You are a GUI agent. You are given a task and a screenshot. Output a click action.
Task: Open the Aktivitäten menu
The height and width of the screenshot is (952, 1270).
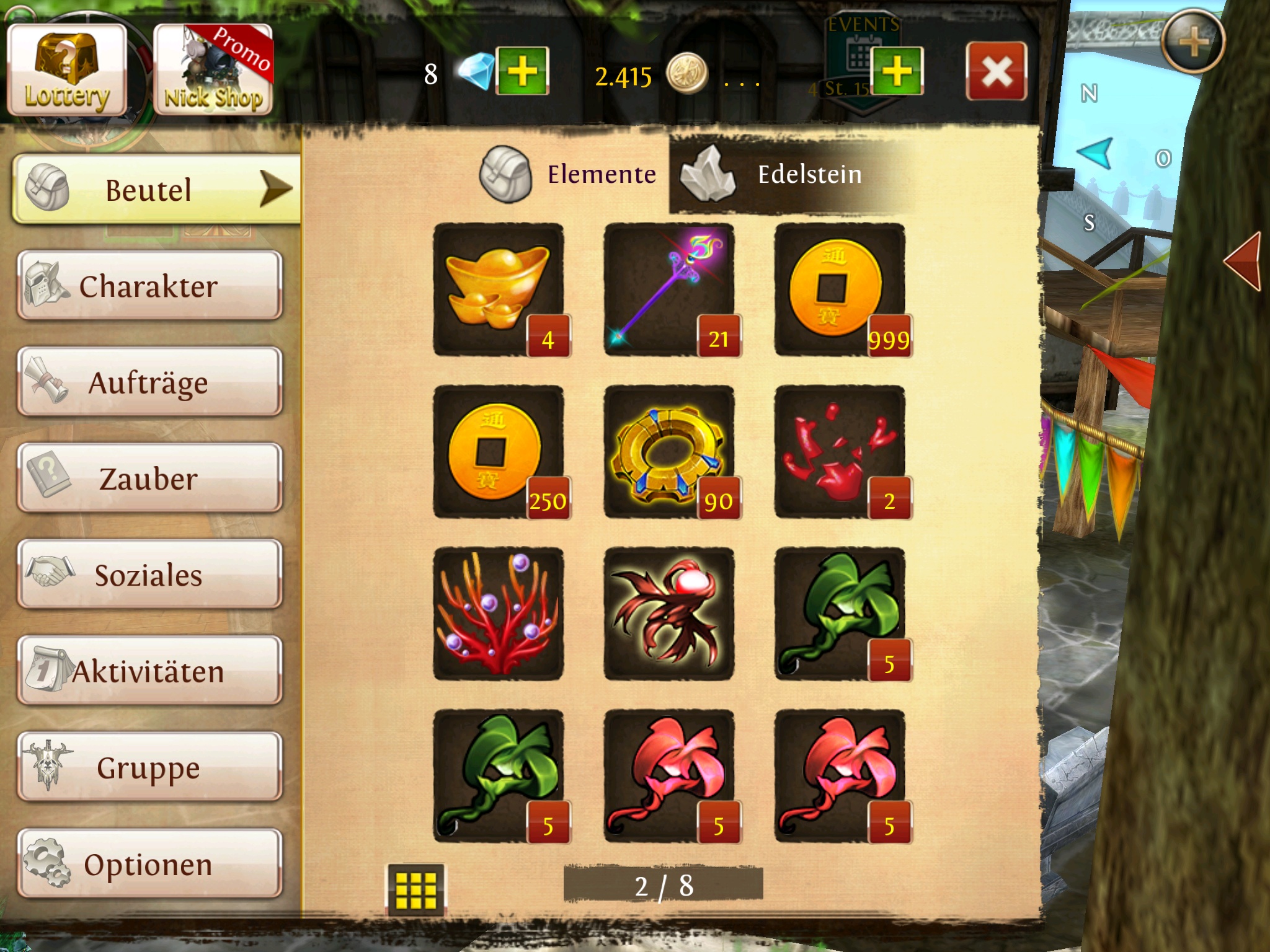coord(149,671)
